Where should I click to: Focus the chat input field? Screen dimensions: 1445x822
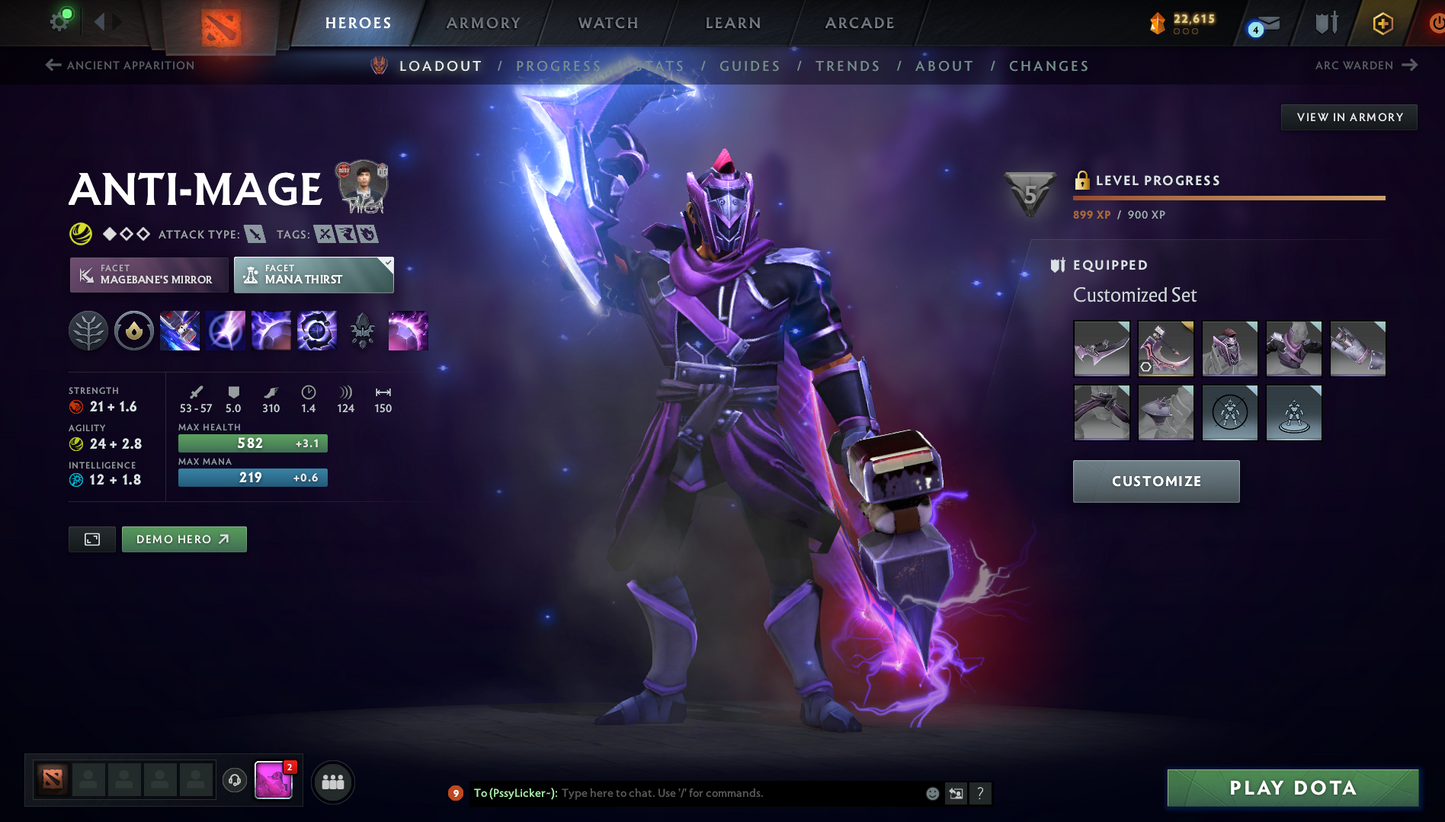(x=740, y=793)
